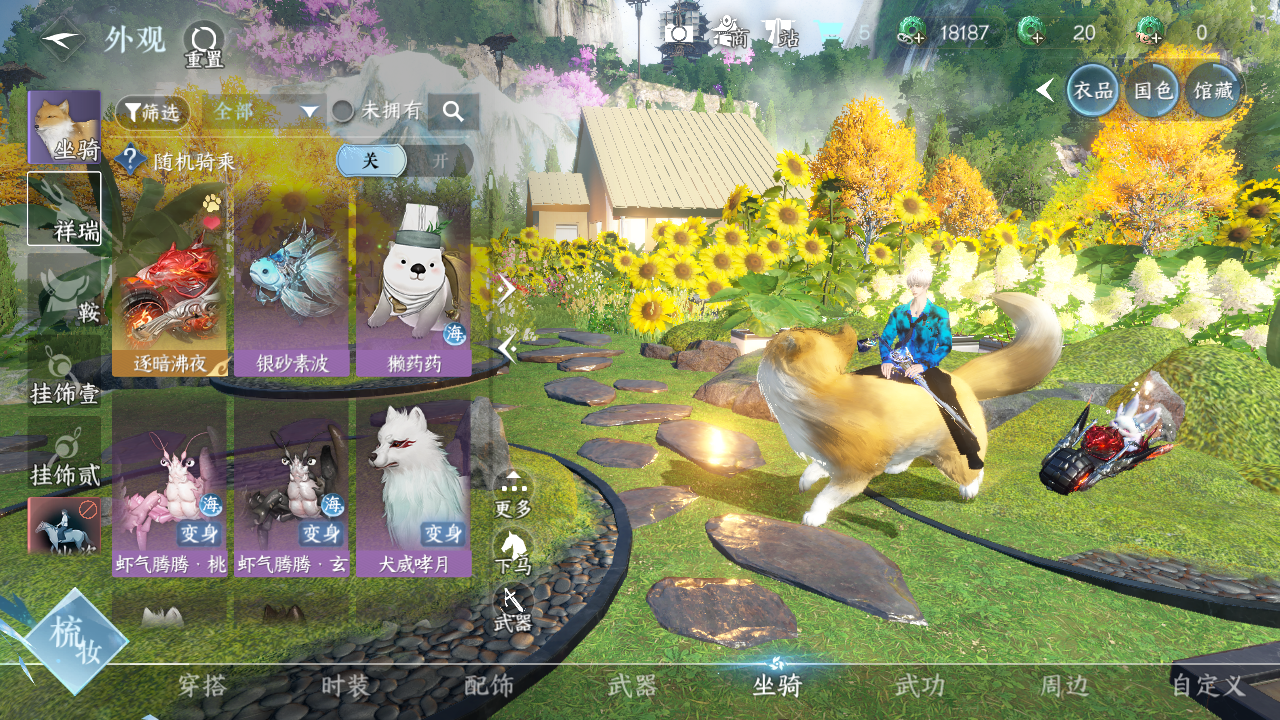Screen dimensions: 1280x720
Task: Open the 衣品 round button
Action: pos(1093,90)
